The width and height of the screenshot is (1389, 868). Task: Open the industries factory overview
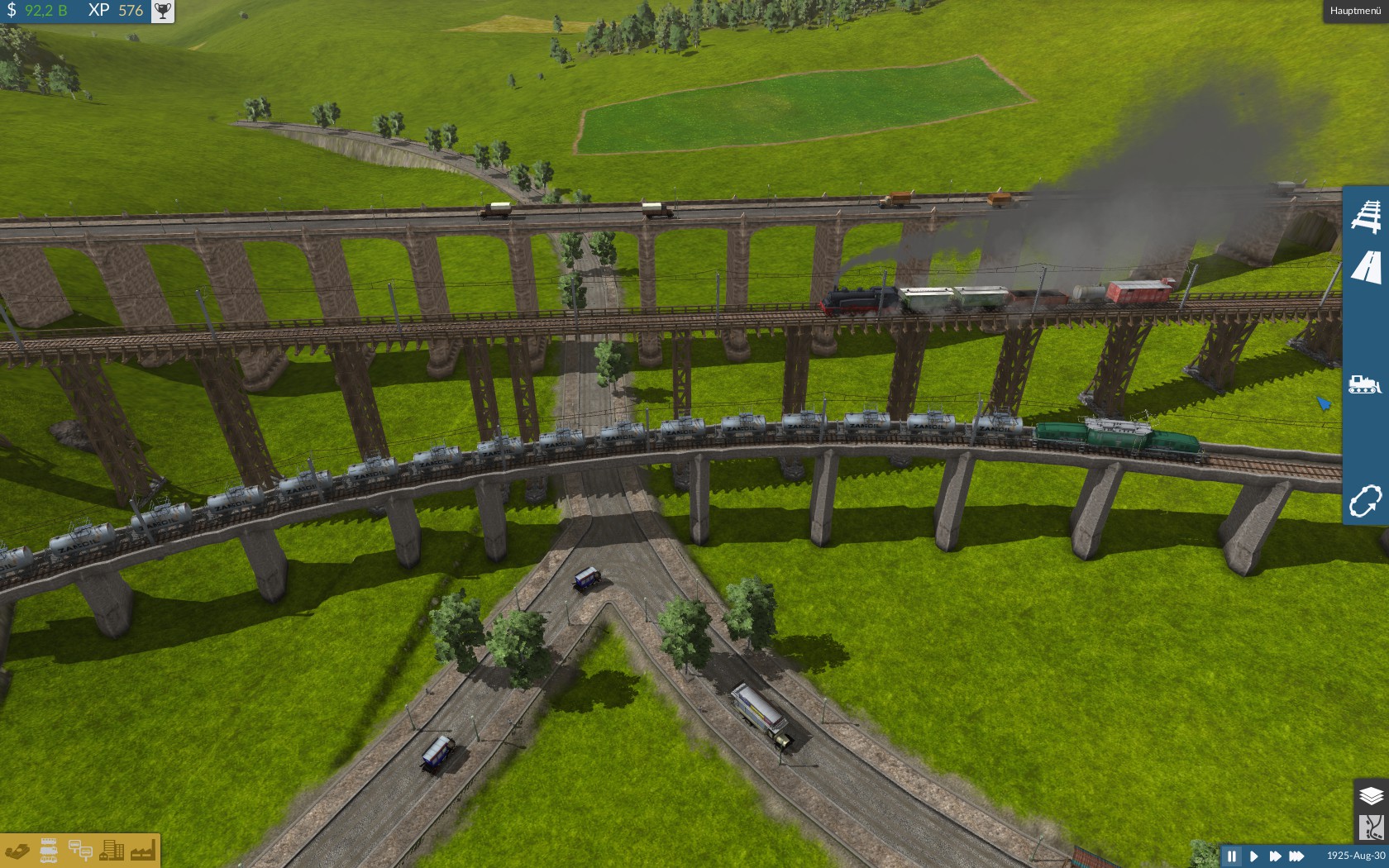click(x=142, y=851)
